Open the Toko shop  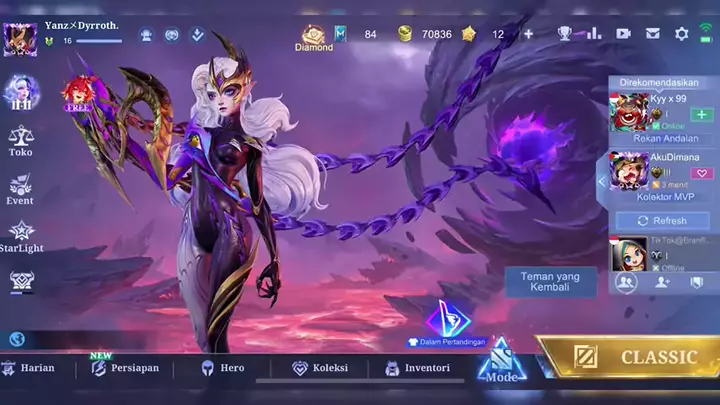[21, 140]
